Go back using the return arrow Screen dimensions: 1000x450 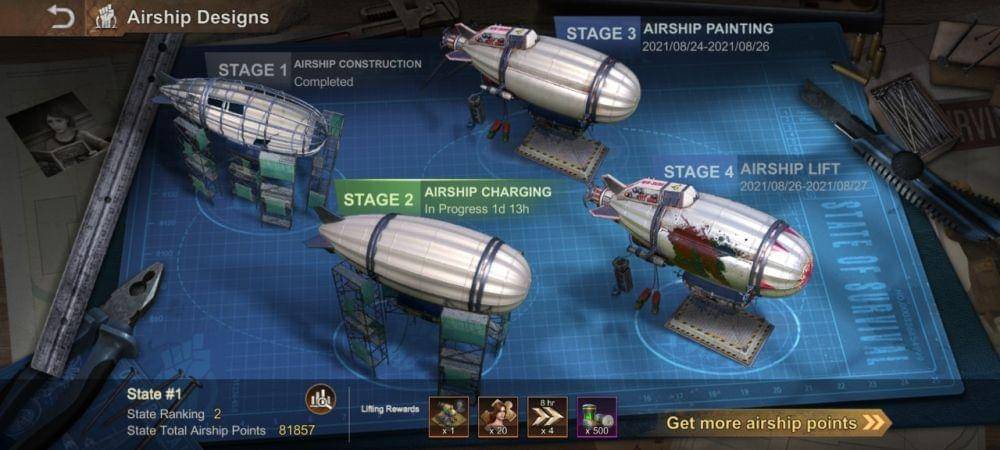61,17
